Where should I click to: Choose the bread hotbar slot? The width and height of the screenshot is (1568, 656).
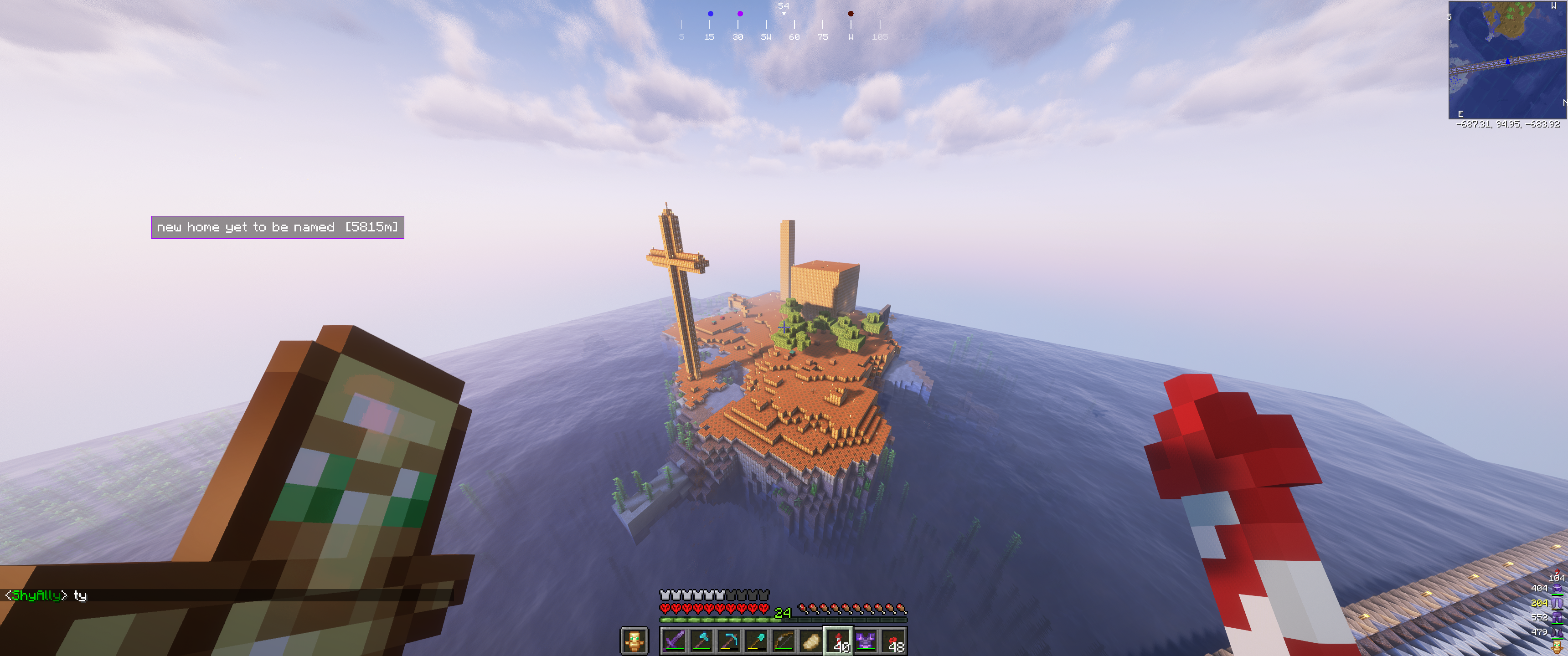click(811, 641)
